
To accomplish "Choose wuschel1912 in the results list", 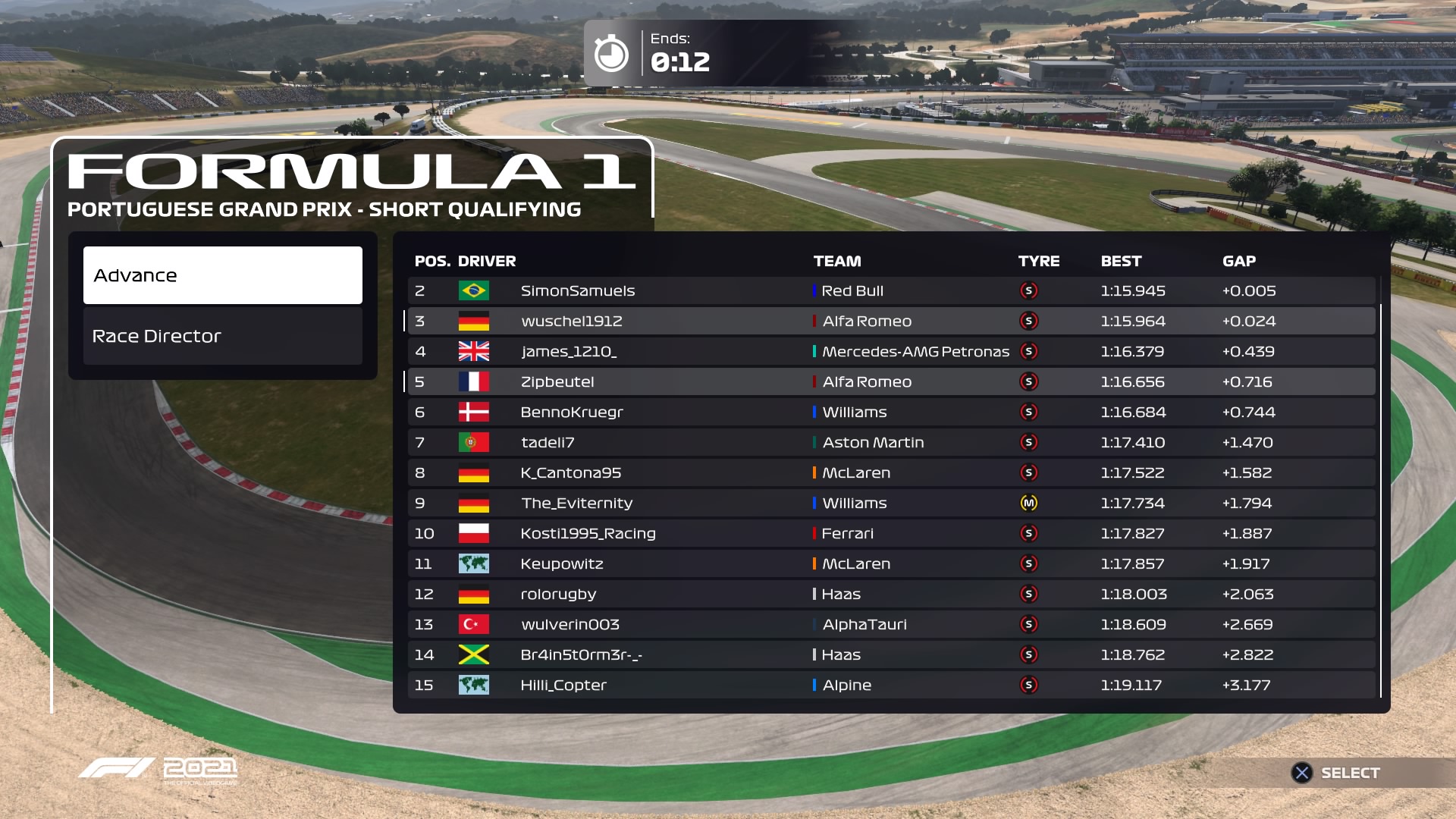I will [891, 321].
